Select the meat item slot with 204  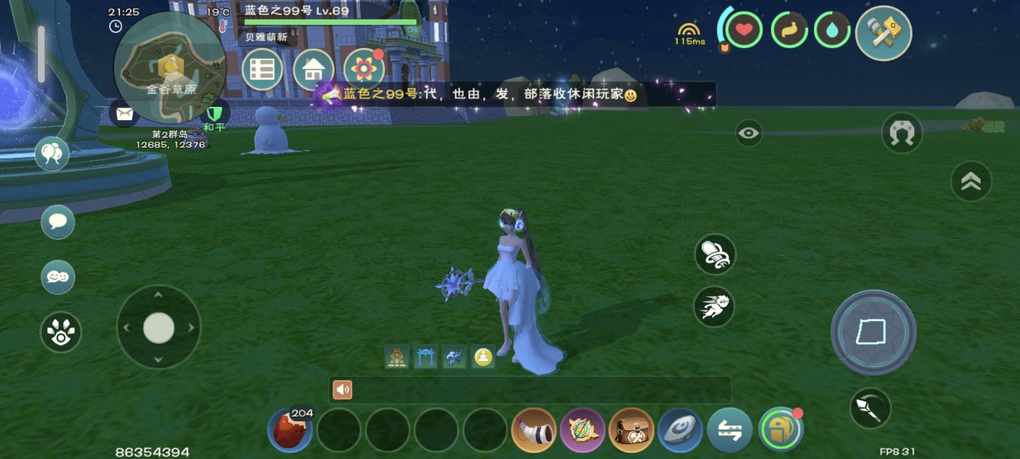[x=290, y=430]
